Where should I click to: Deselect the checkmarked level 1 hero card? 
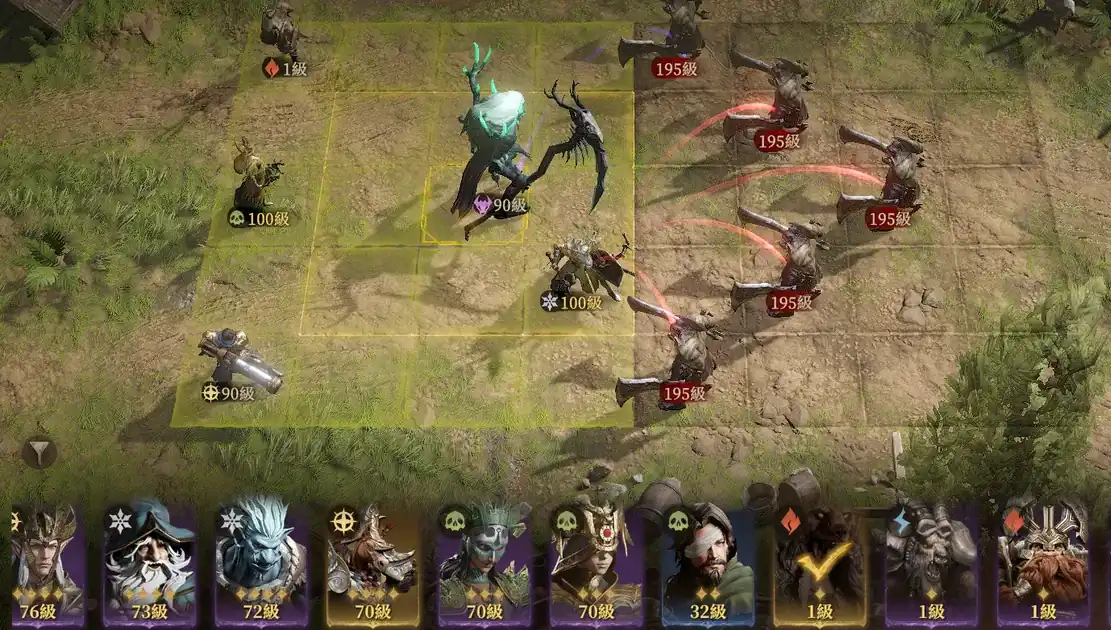click(819, 563)
